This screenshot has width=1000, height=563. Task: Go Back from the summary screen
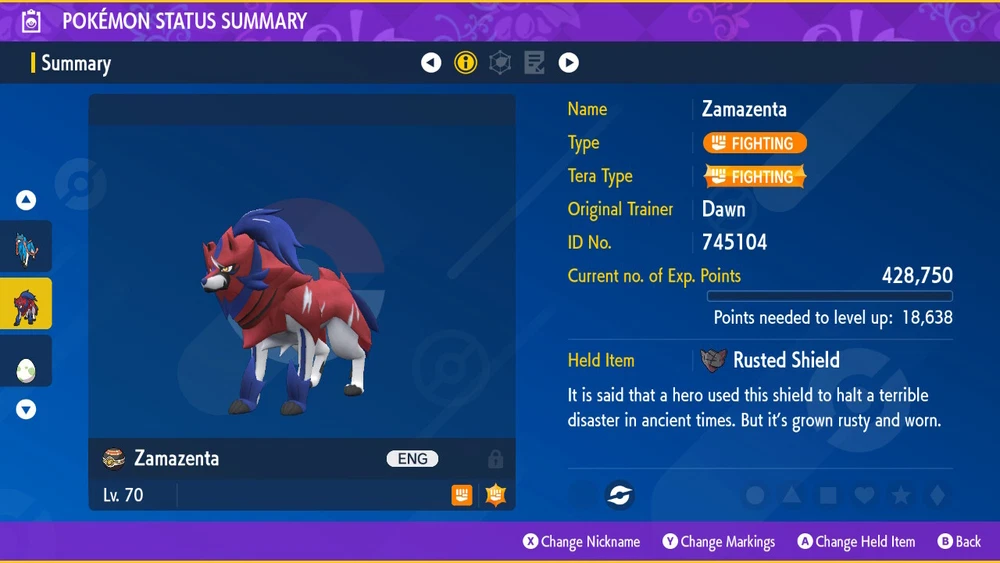pos(959,542)
